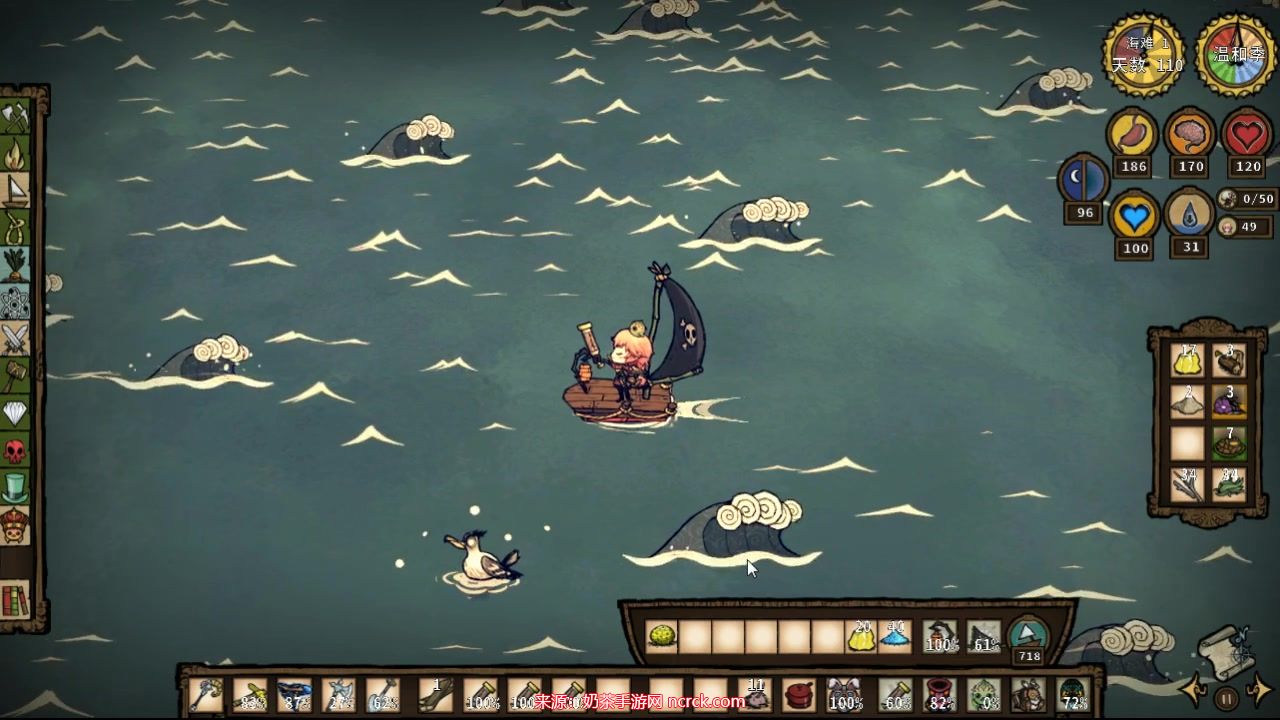1280x720 pixels.
Task: Select the gold nuggets stack in backpack
Action: click(x=1187, y=360)
